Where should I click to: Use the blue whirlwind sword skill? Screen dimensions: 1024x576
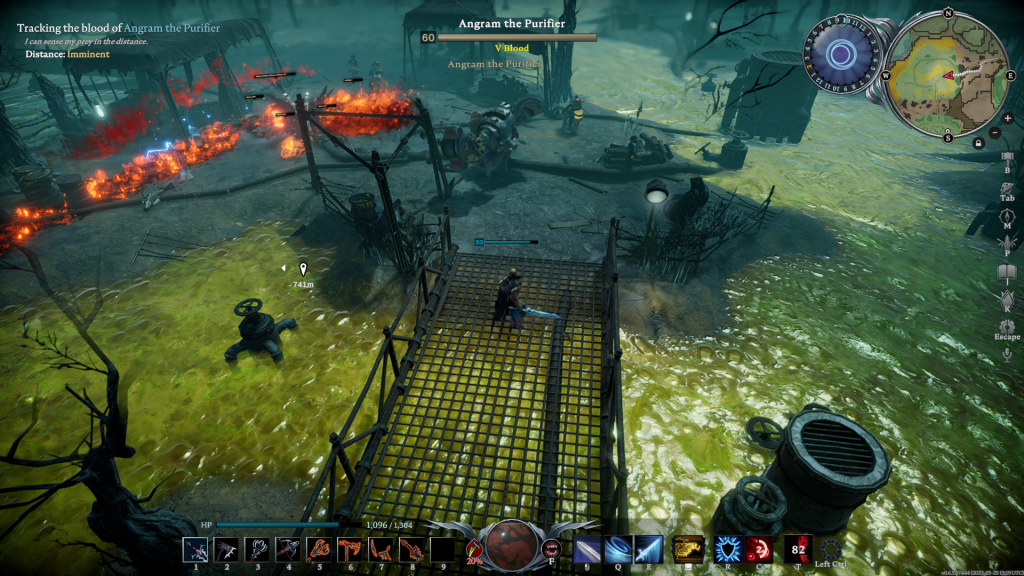617,549
